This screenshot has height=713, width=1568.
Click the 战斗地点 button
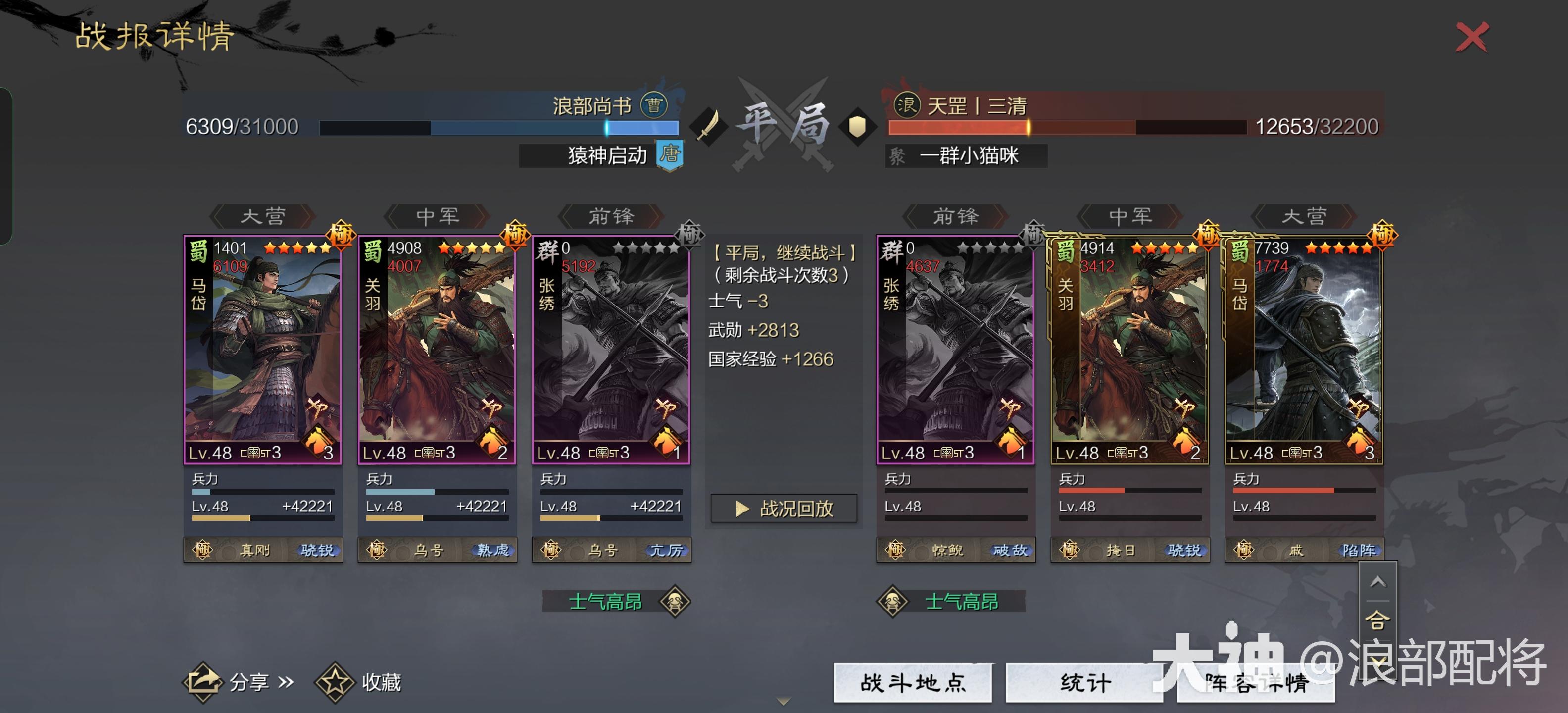[x=911, y=683]
